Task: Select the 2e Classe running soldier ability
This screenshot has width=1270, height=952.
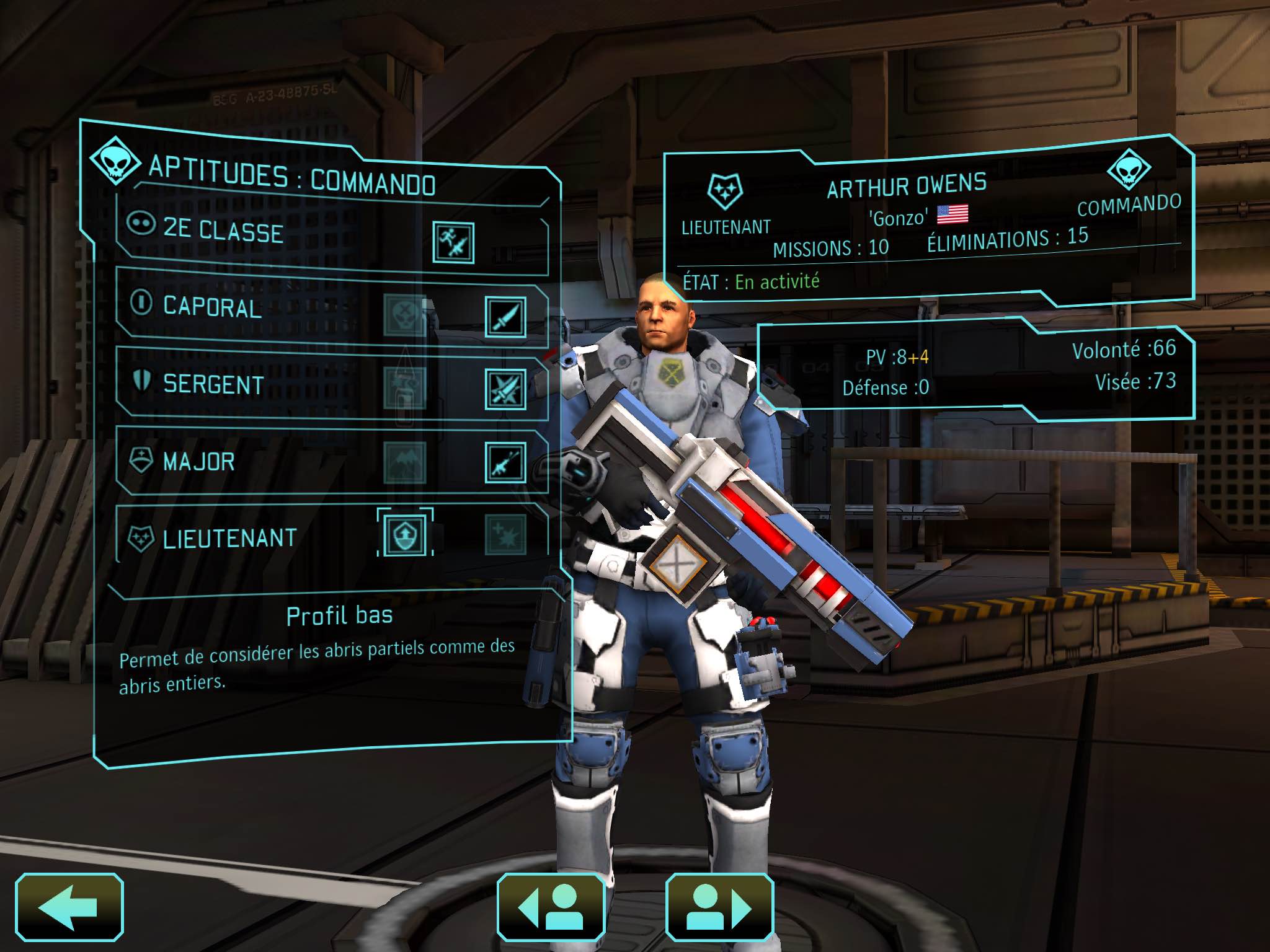Action: pos(453,242)
